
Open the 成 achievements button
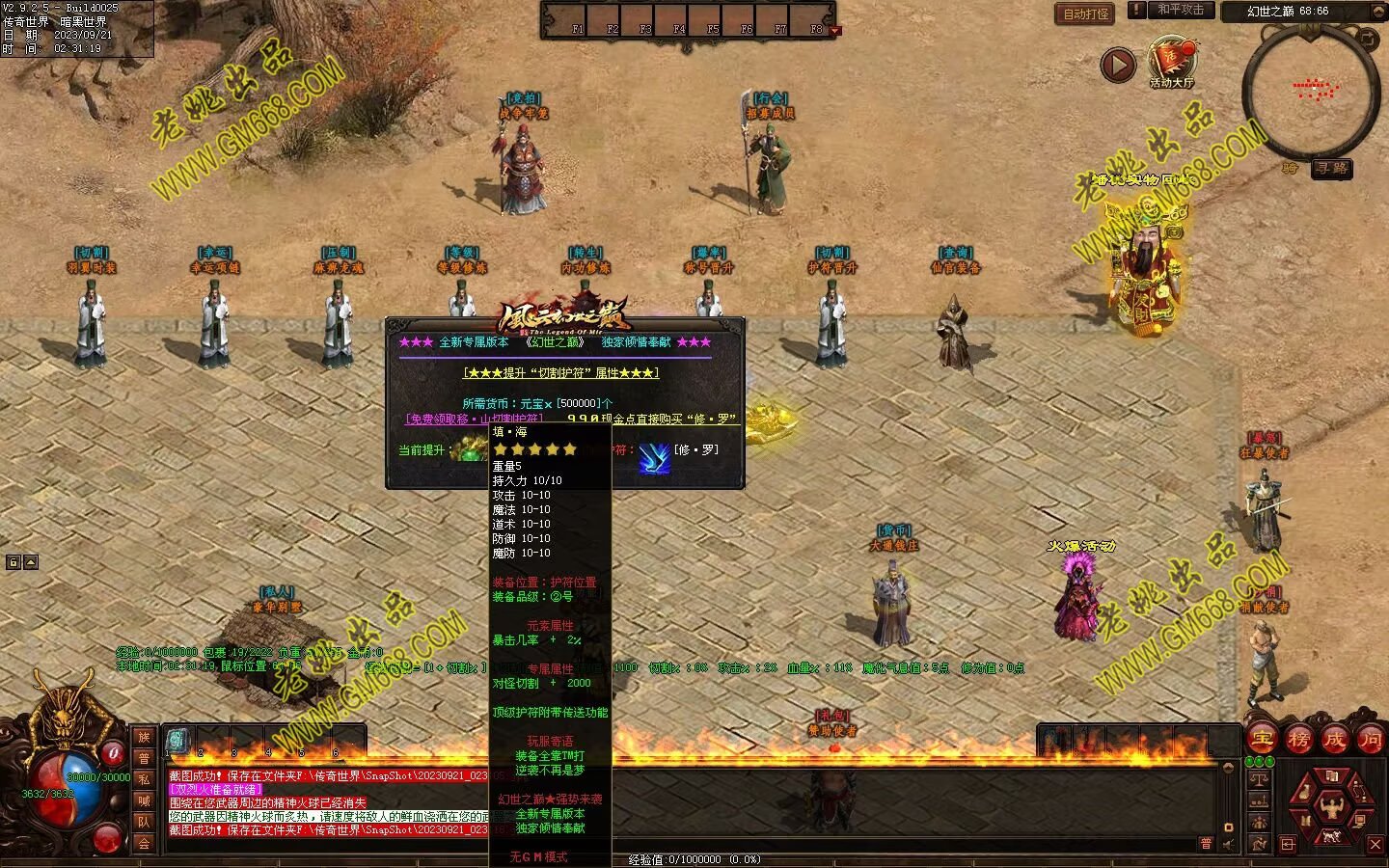coord(1335,740)
